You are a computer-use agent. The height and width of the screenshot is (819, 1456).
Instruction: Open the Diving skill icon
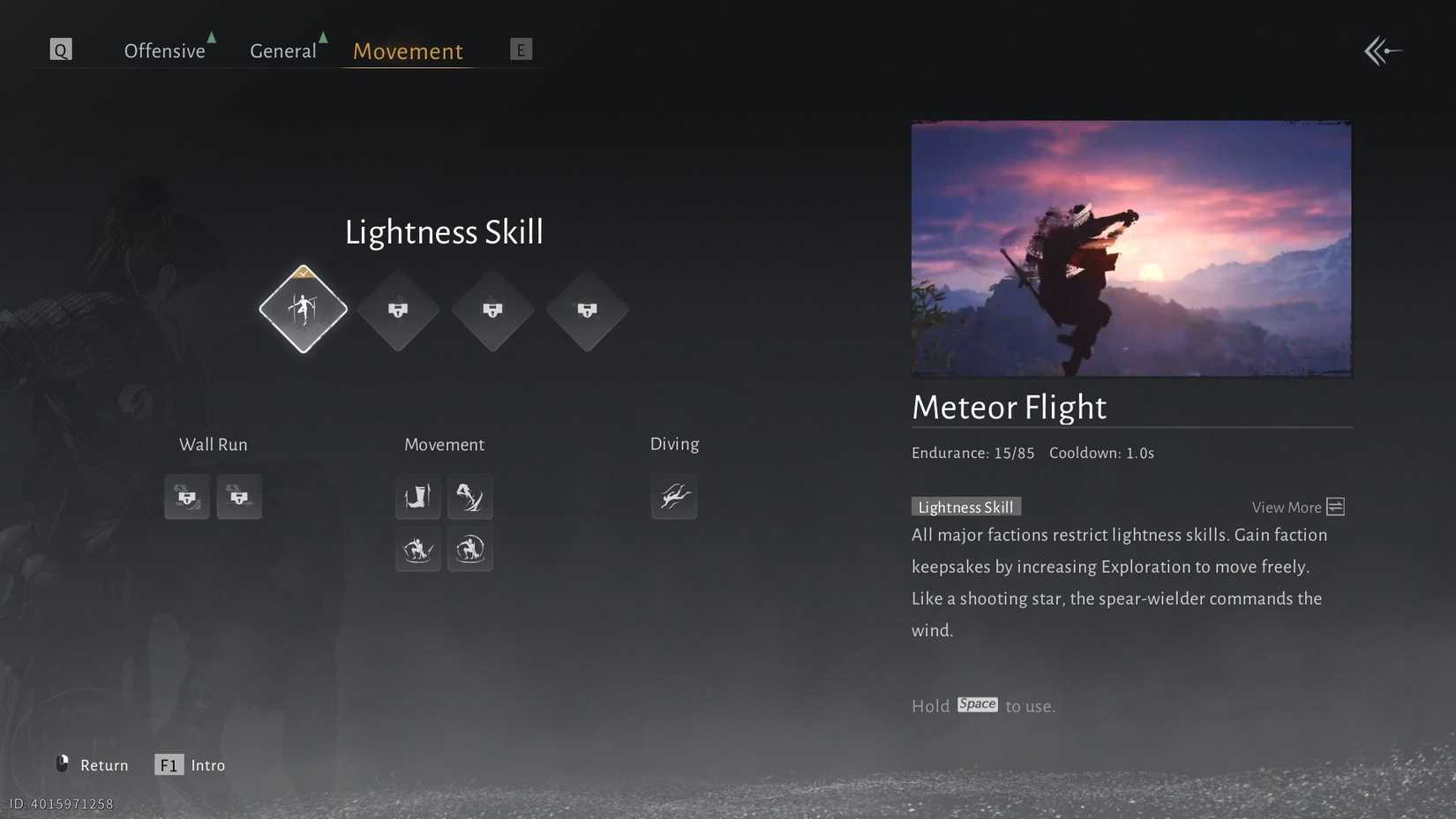674,497
